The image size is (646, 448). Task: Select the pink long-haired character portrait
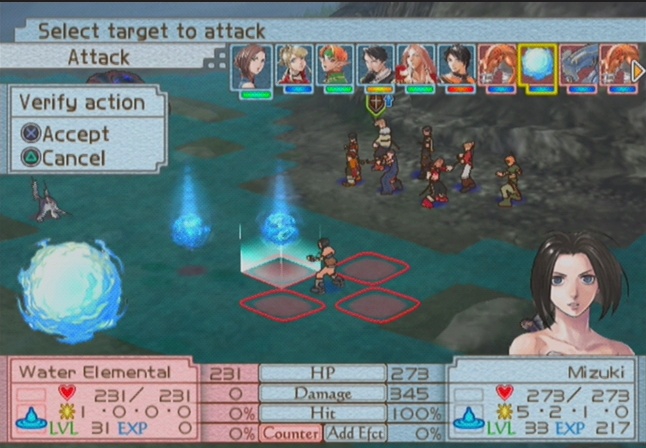(x=415, y=66)
